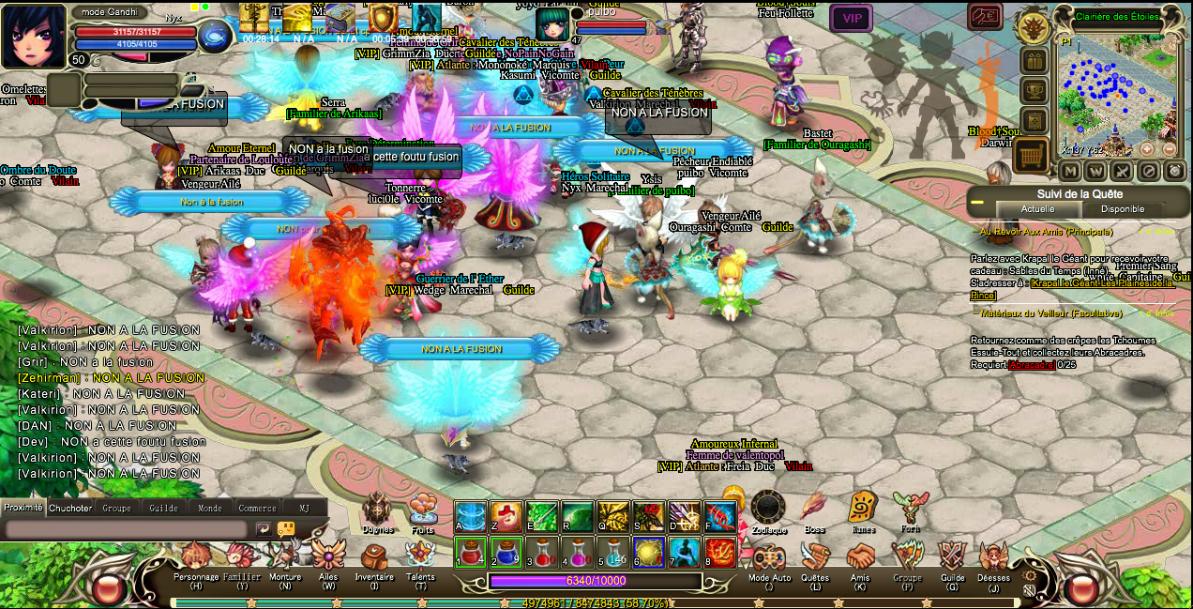
Task: Open the world map with the M button
Action: [x=1071, y=172]
